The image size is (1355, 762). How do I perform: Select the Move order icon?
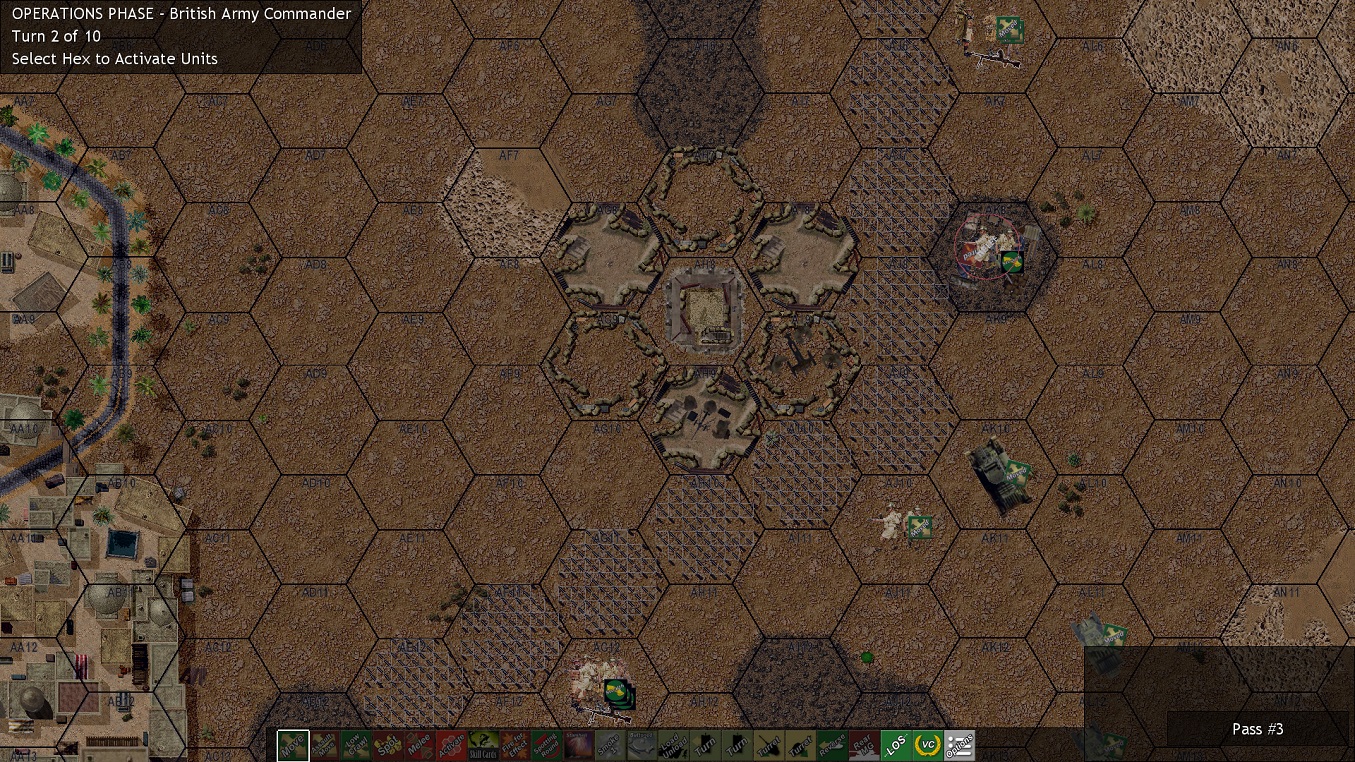[x=293, y=745]
